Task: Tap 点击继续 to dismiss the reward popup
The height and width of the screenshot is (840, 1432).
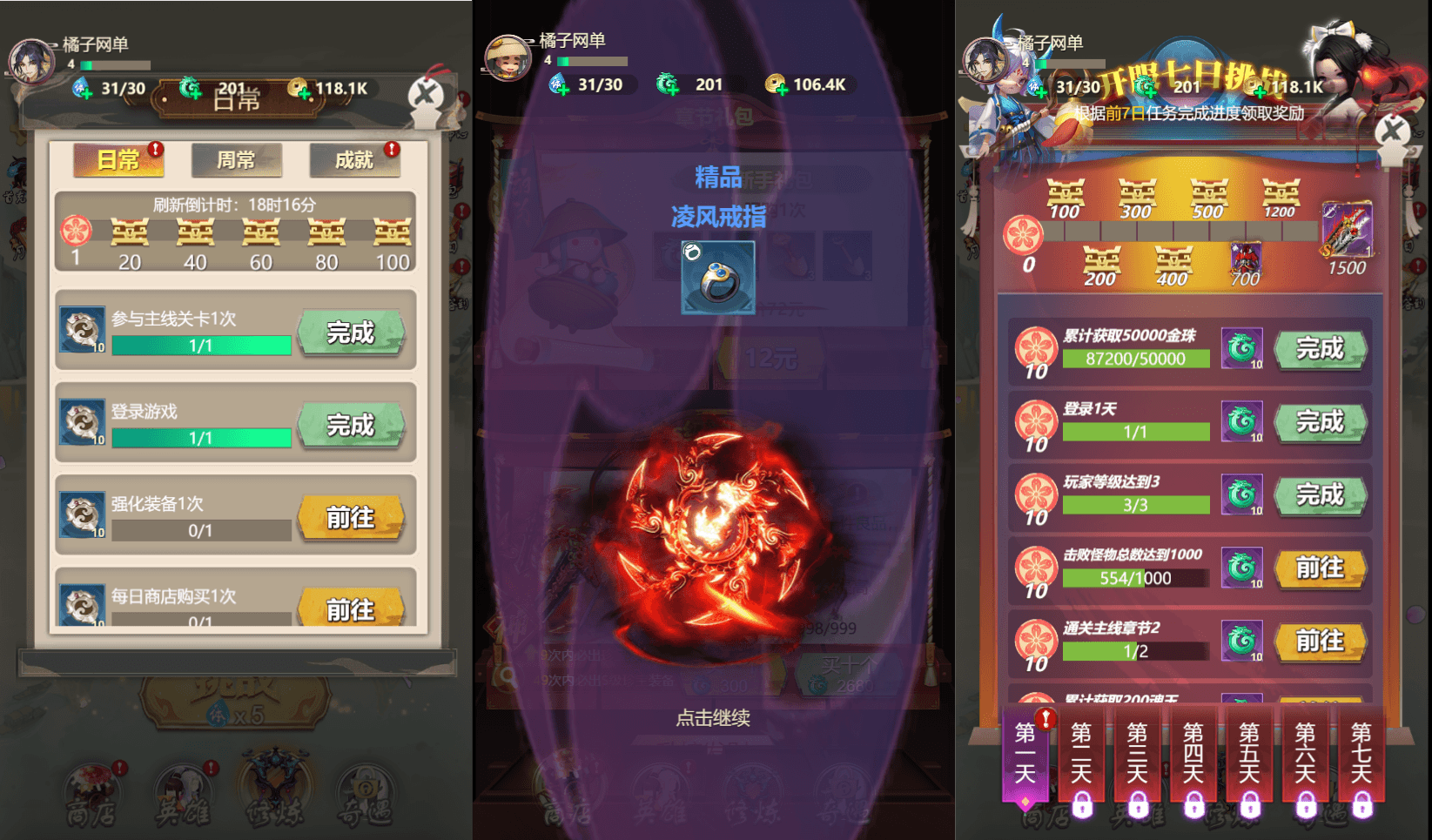Action: (x=715, y=719)
